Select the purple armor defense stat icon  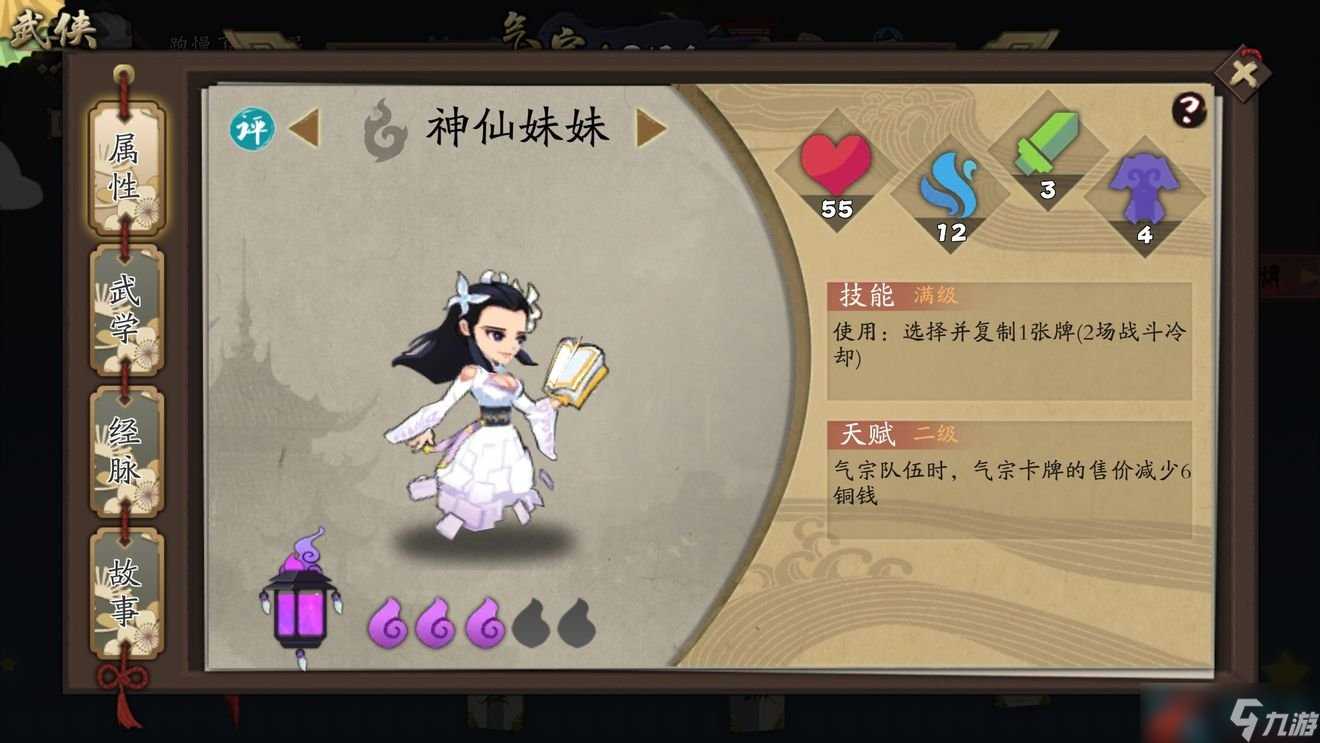coord(1145,192)
